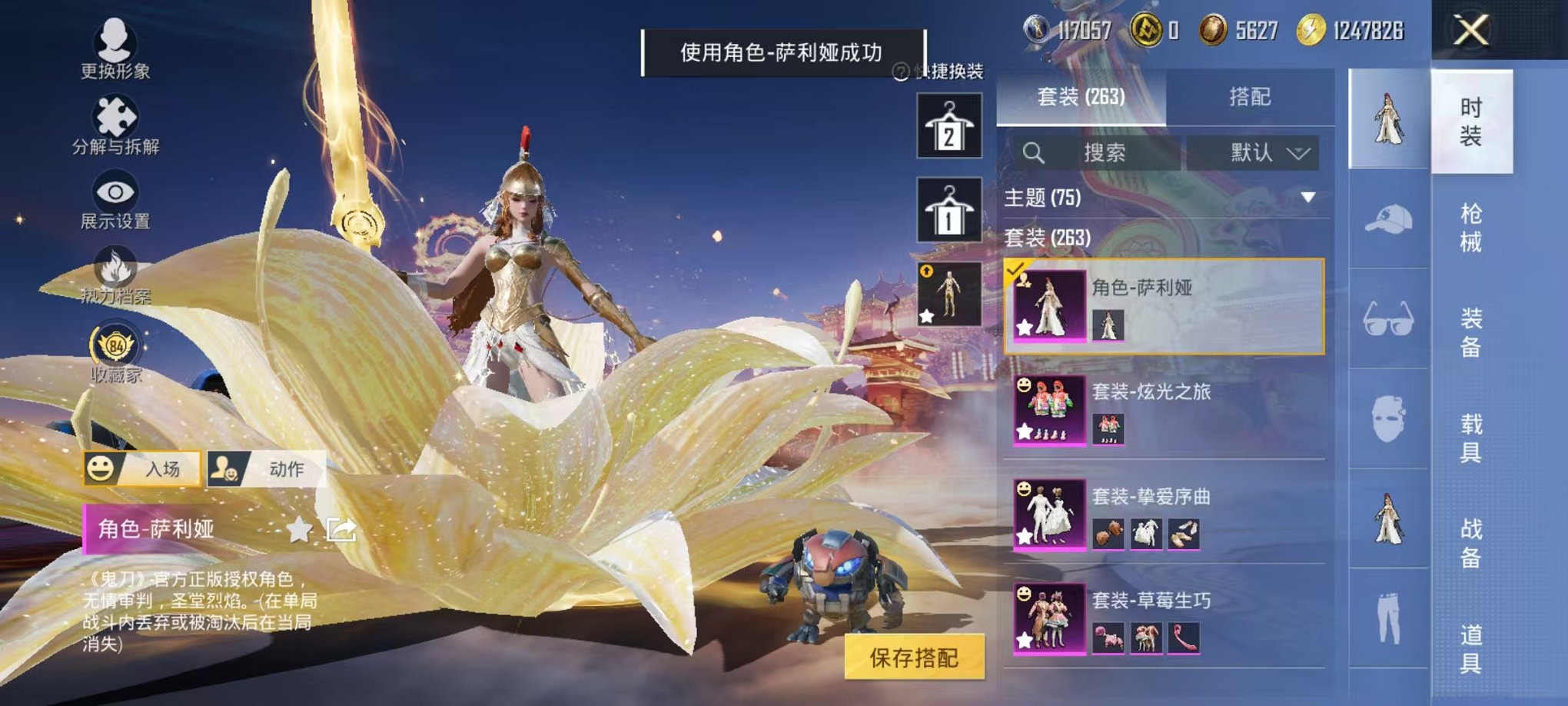Select quick-change hanger slot 2
The width and height of the screenshot is (1568, 706).
(950, 125)
